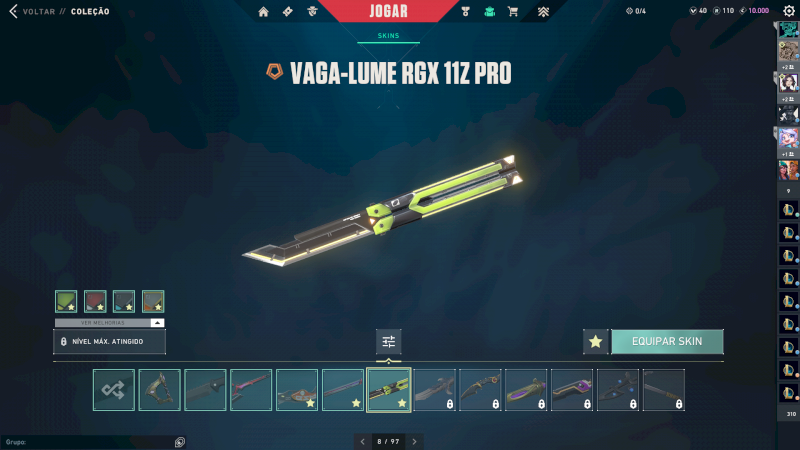Go to the previous skin page arrow
The height and width of the screenshot is (450, 800).
[363, 441]
